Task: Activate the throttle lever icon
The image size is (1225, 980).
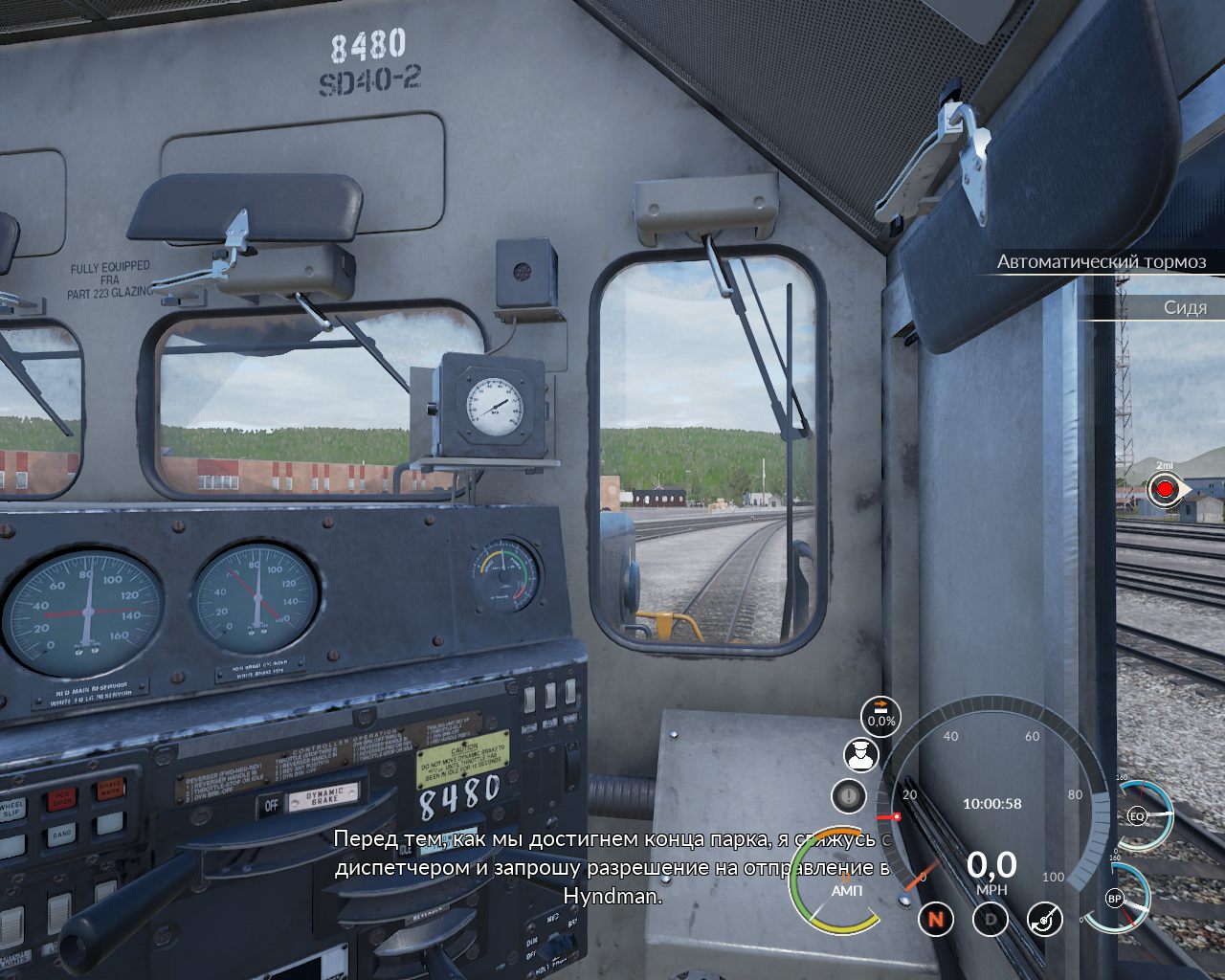Action: tap(1044, 920)
